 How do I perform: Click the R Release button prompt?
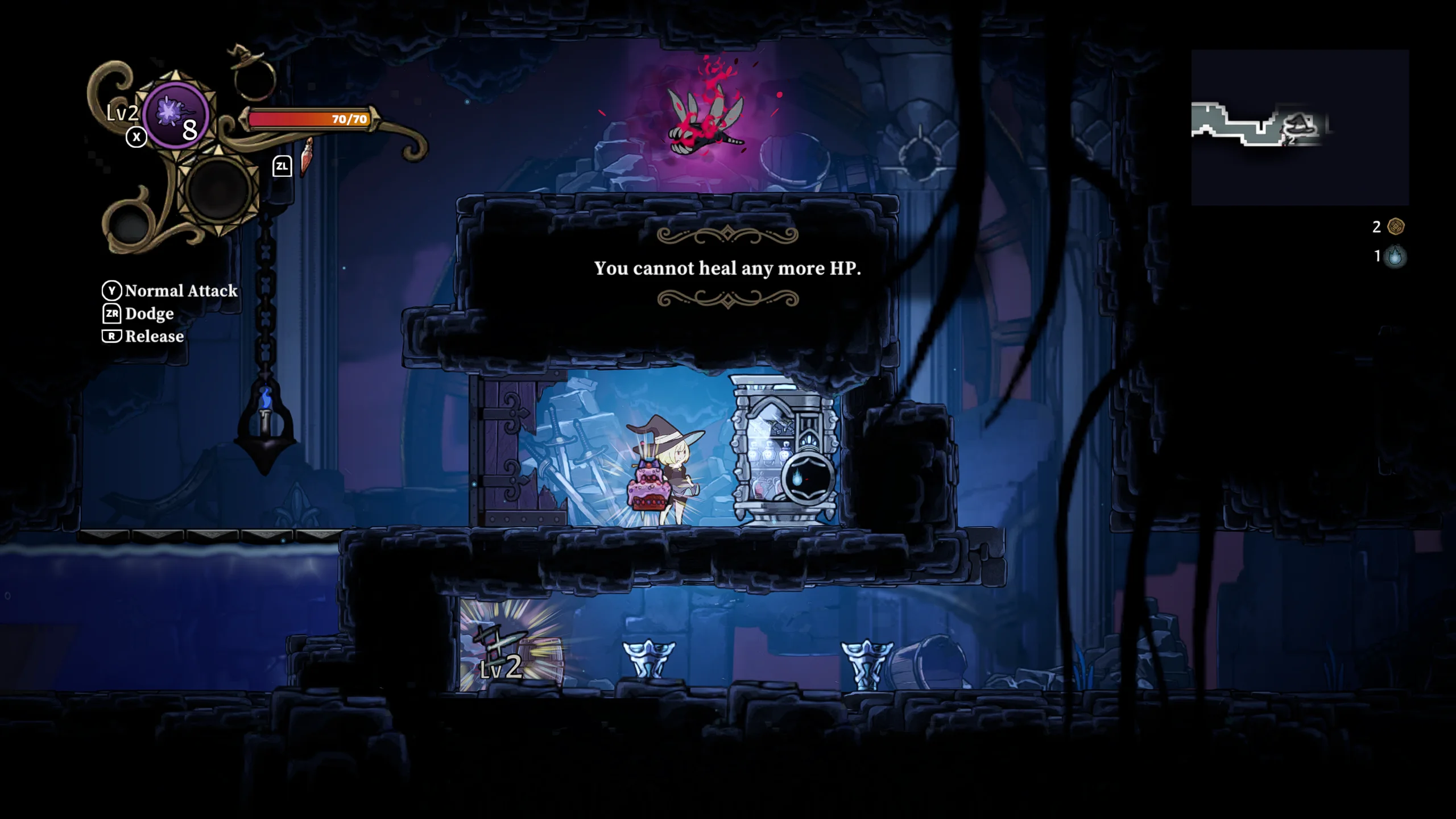[x=113, y=337]
